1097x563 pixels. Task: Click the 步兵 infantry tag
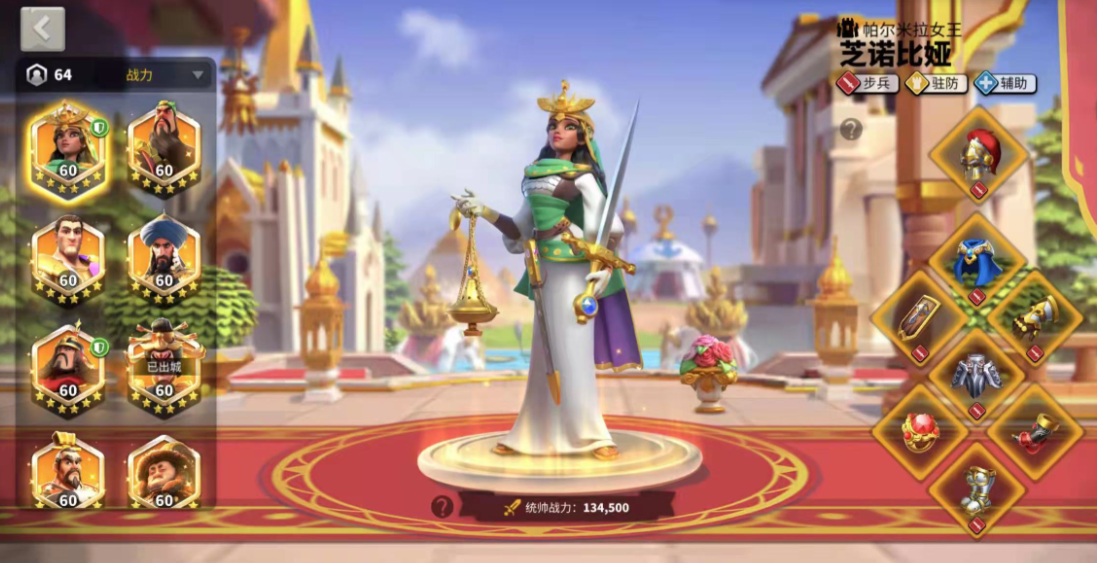tap(868, 83)
